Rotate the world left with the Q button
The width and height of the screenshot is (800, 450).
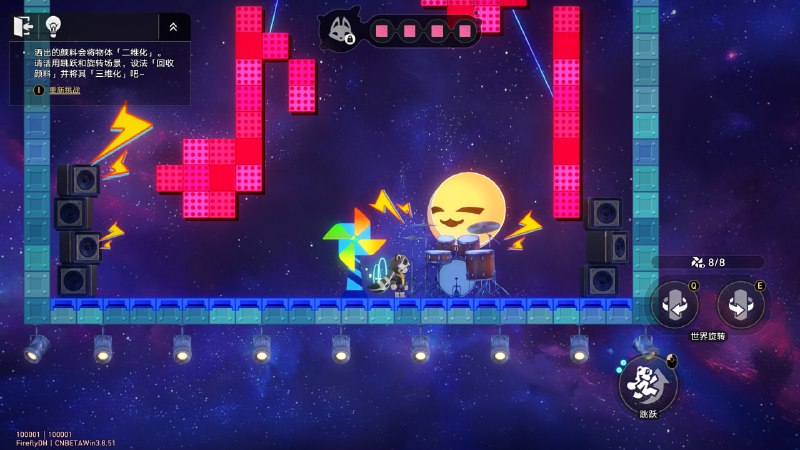point(675,304)
